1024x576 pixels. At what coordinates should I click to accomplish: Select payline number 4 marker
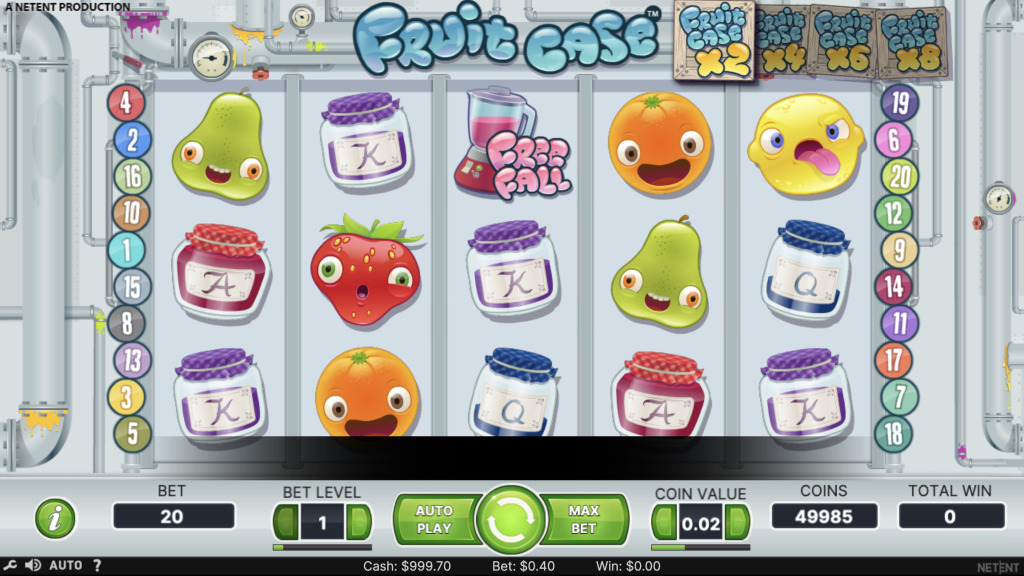pyautogui.click(x=126, y=102)
